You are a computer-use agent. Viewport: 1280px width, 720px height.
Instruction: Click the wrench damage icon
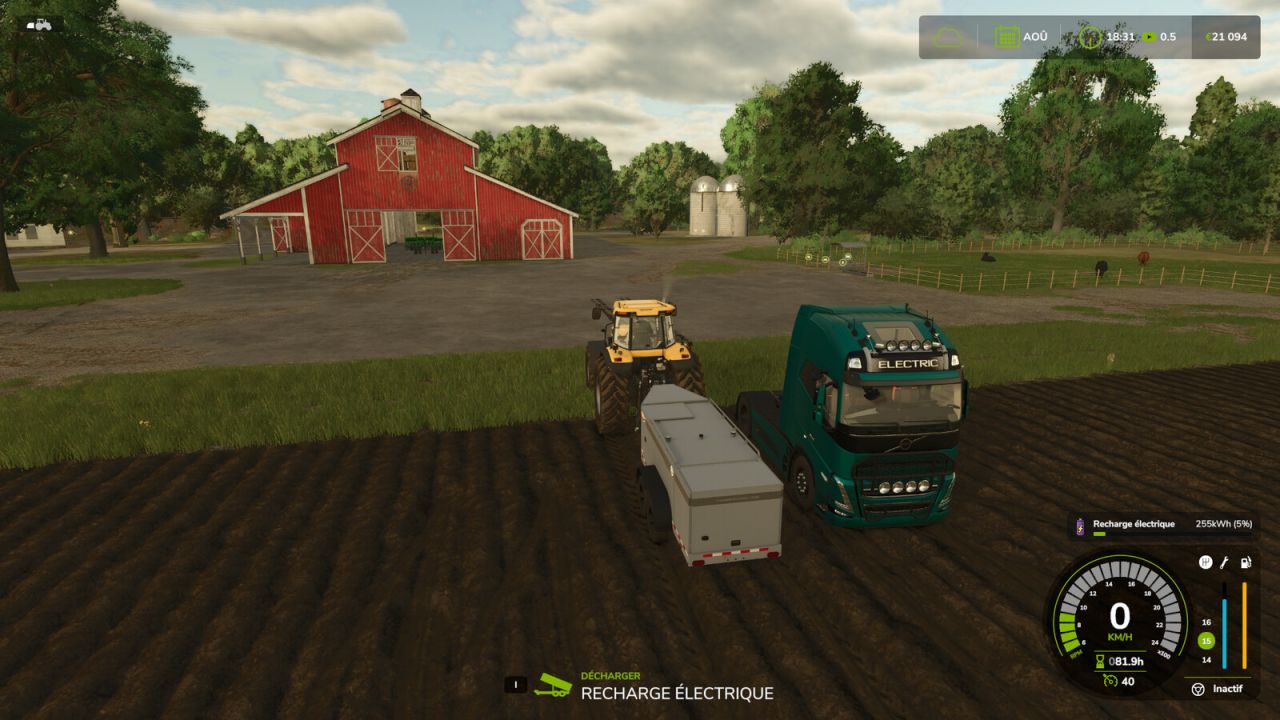pyautogui.click(x=1224, y=562)
